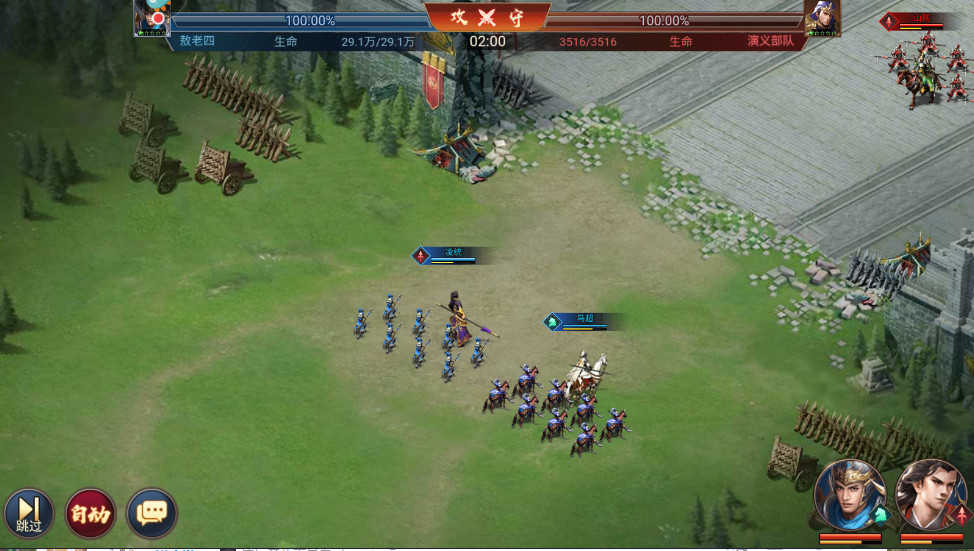This screenshot has height=551, width=974.
Task: Click the defender avatar above 演义部队
Action: 822,17
